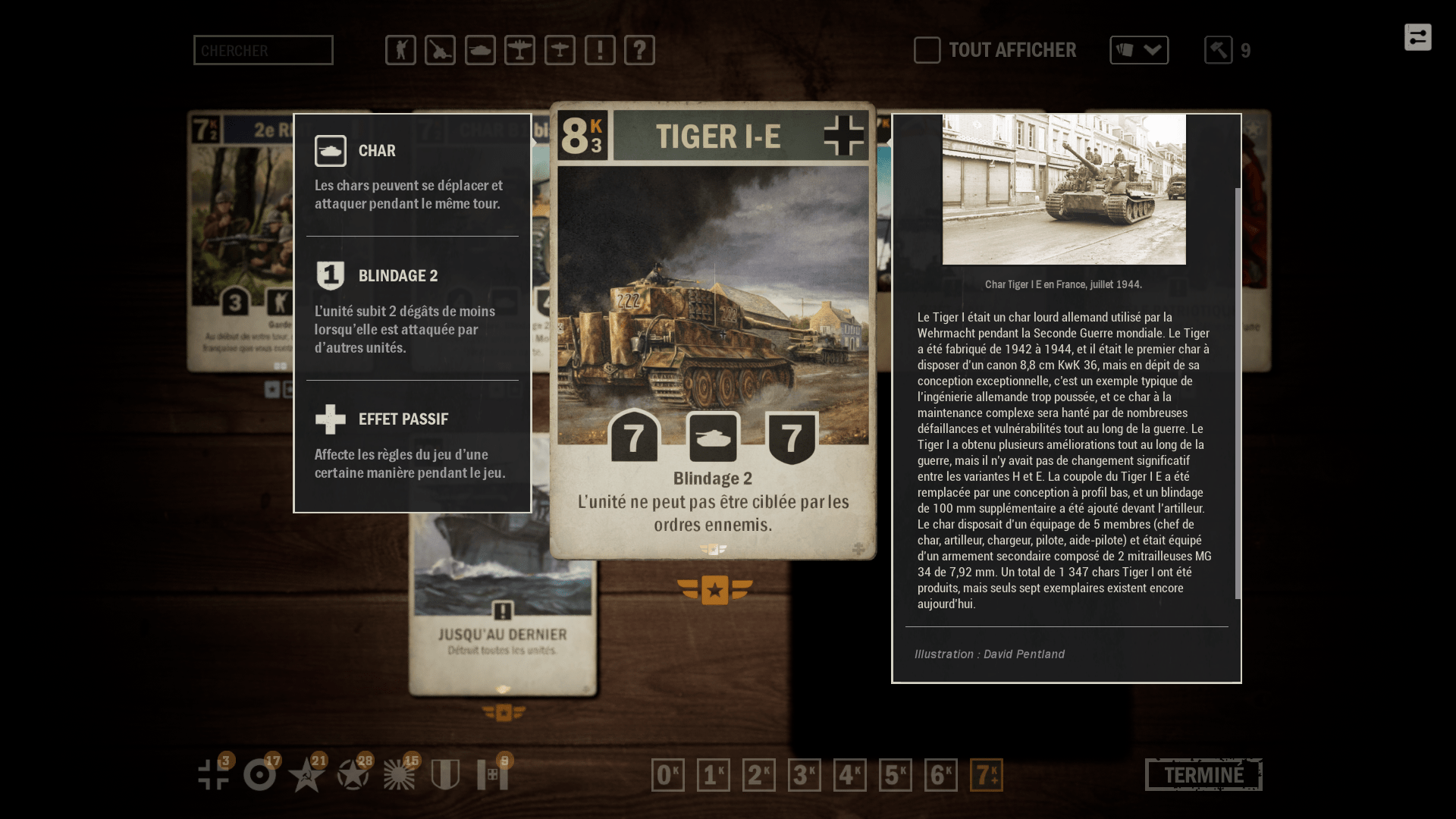The width and height of the screenshot is (1456, 819).
Task: Filter cards by 4K cost
Action: (850, 775)
